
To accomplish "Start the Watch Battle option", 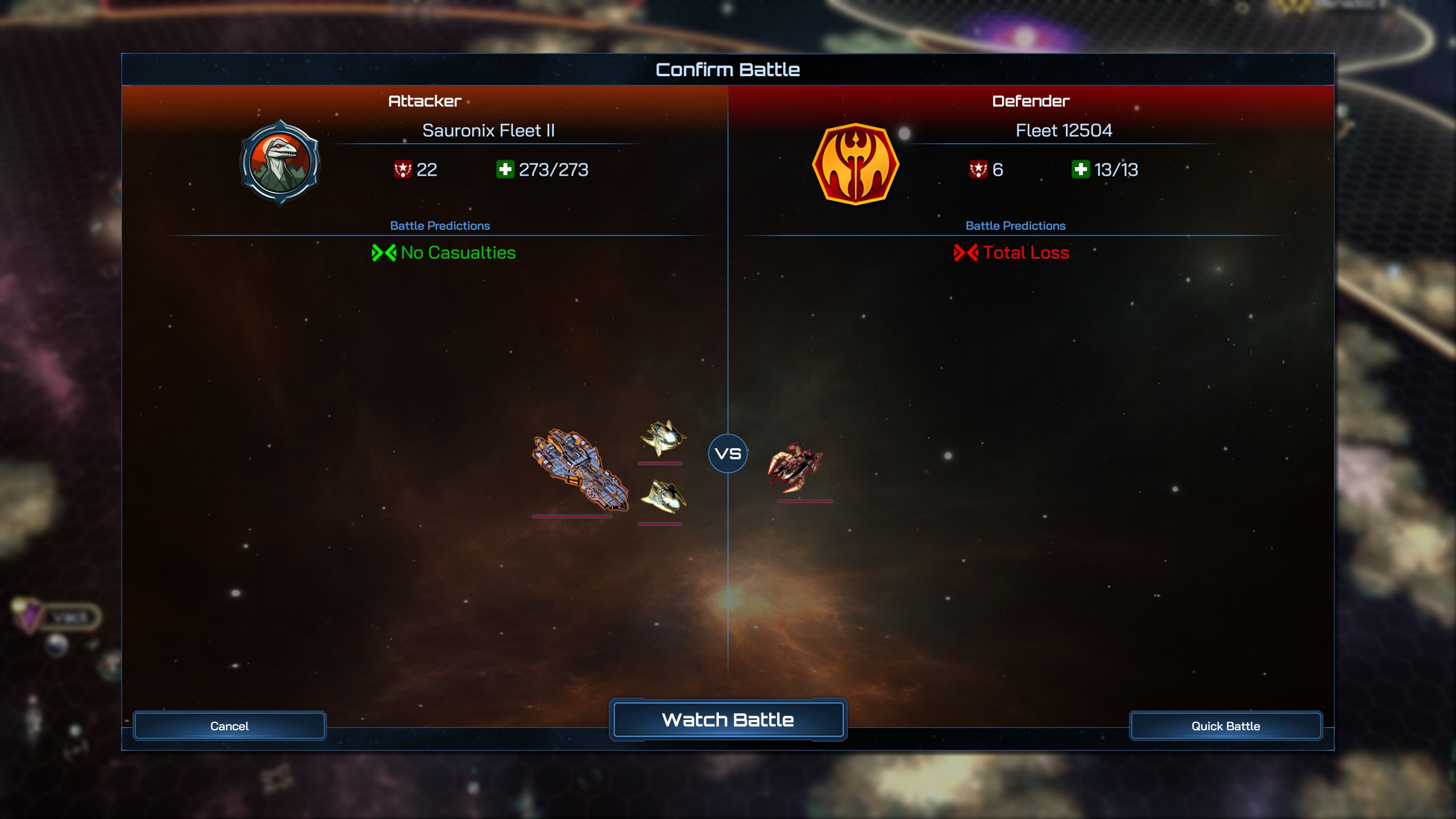I will coord(727,720).
